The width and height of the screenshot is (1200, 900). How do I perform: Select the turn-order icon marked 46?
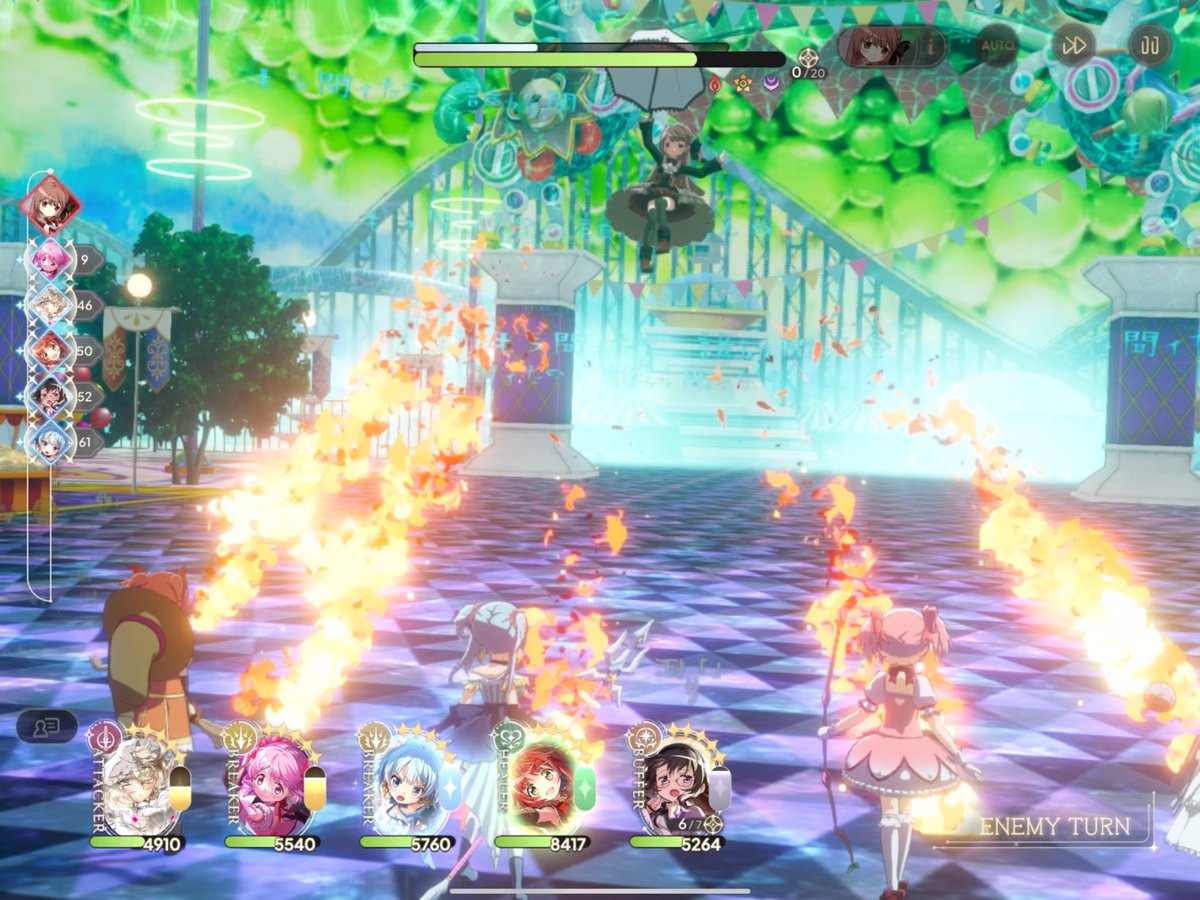click(50, 305)
